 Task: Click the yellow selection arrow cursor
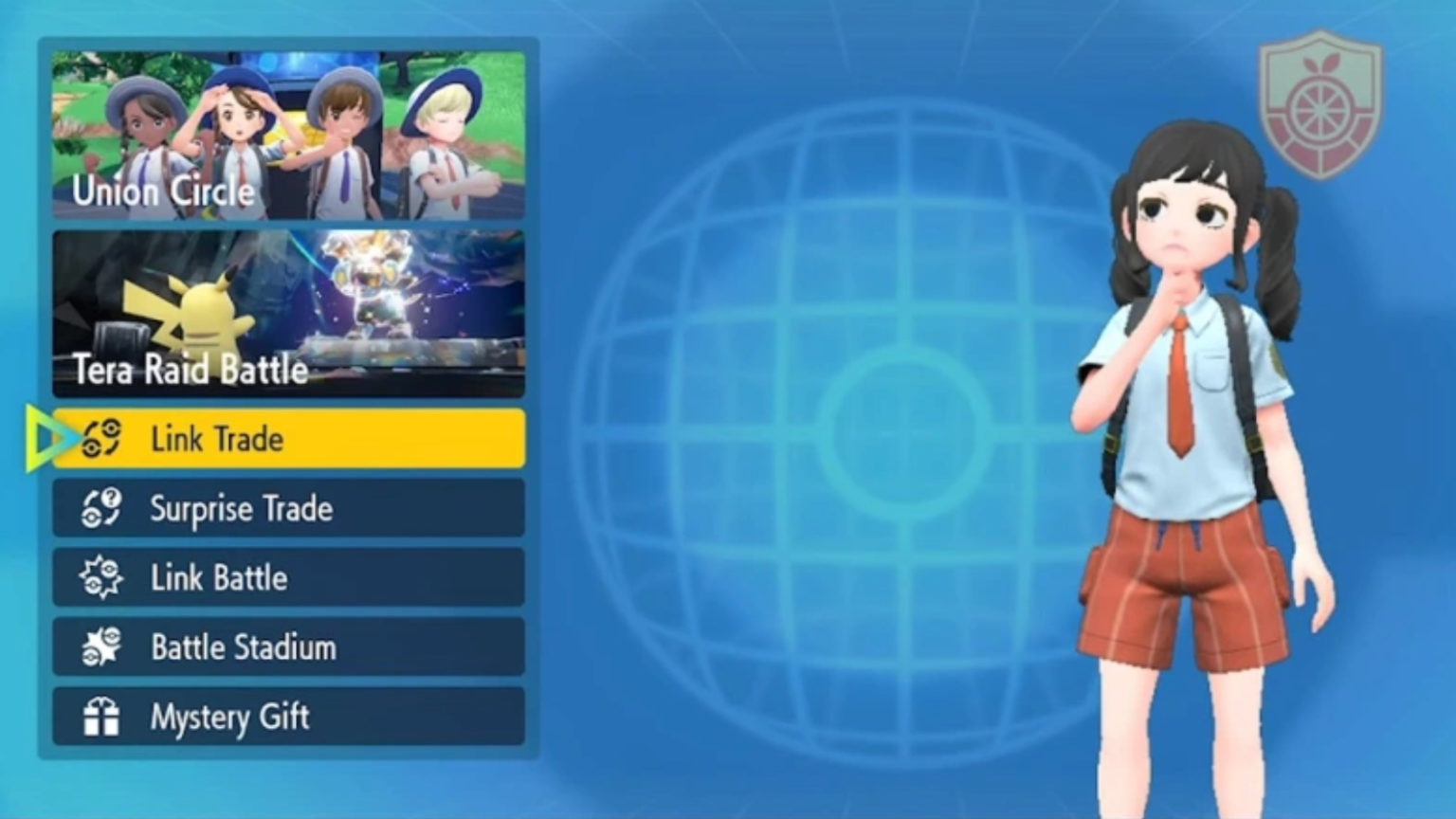point(45,438)
